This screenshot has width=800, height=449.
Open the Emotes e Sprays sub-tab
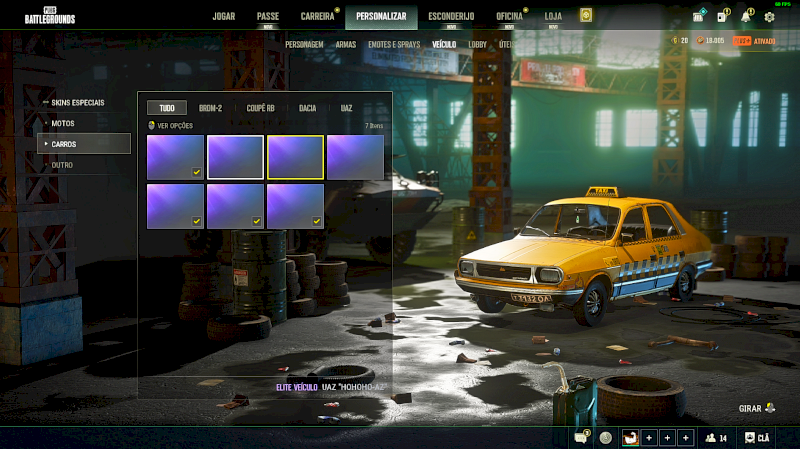click(394, 45)
